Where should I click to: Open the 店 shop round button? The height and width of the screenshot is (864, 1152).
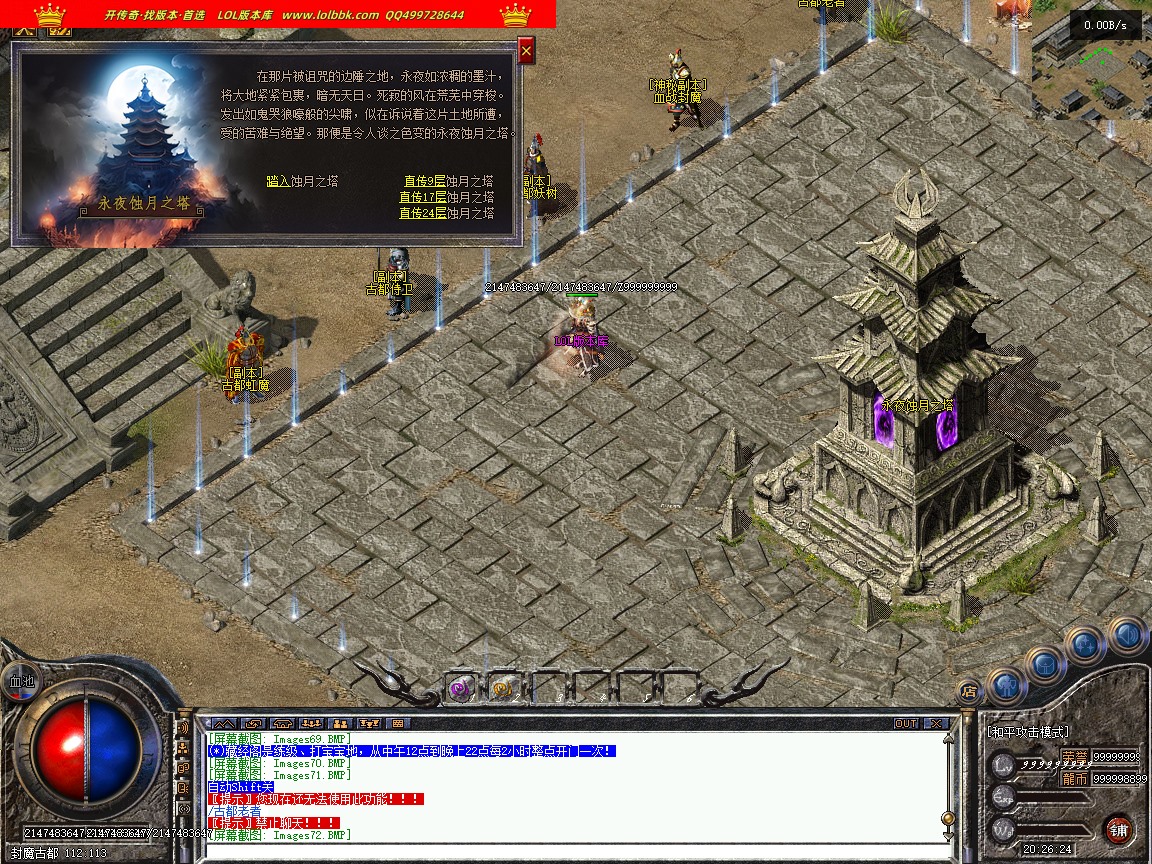tap(968, 690)
